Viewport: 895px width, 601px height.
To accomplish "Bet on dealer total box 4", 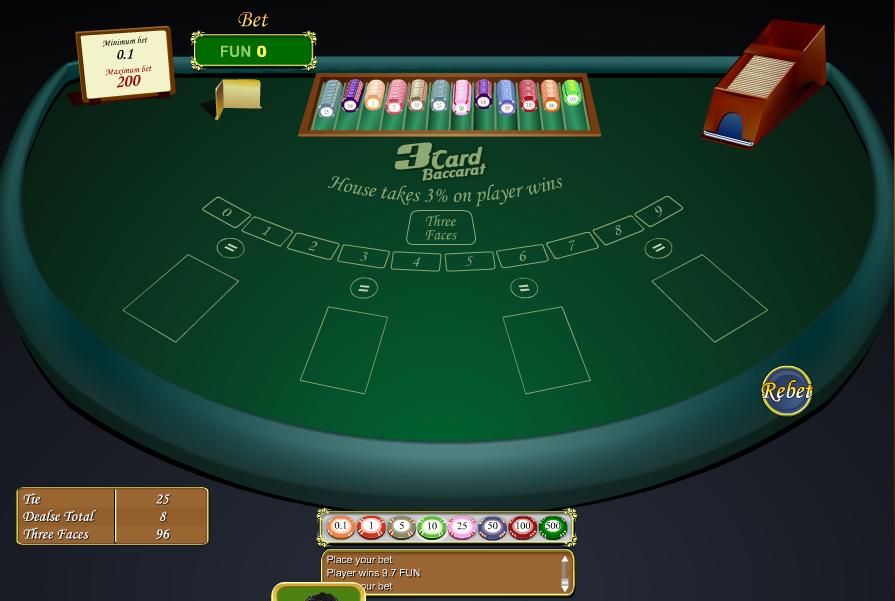I will (x=416, y=262).
